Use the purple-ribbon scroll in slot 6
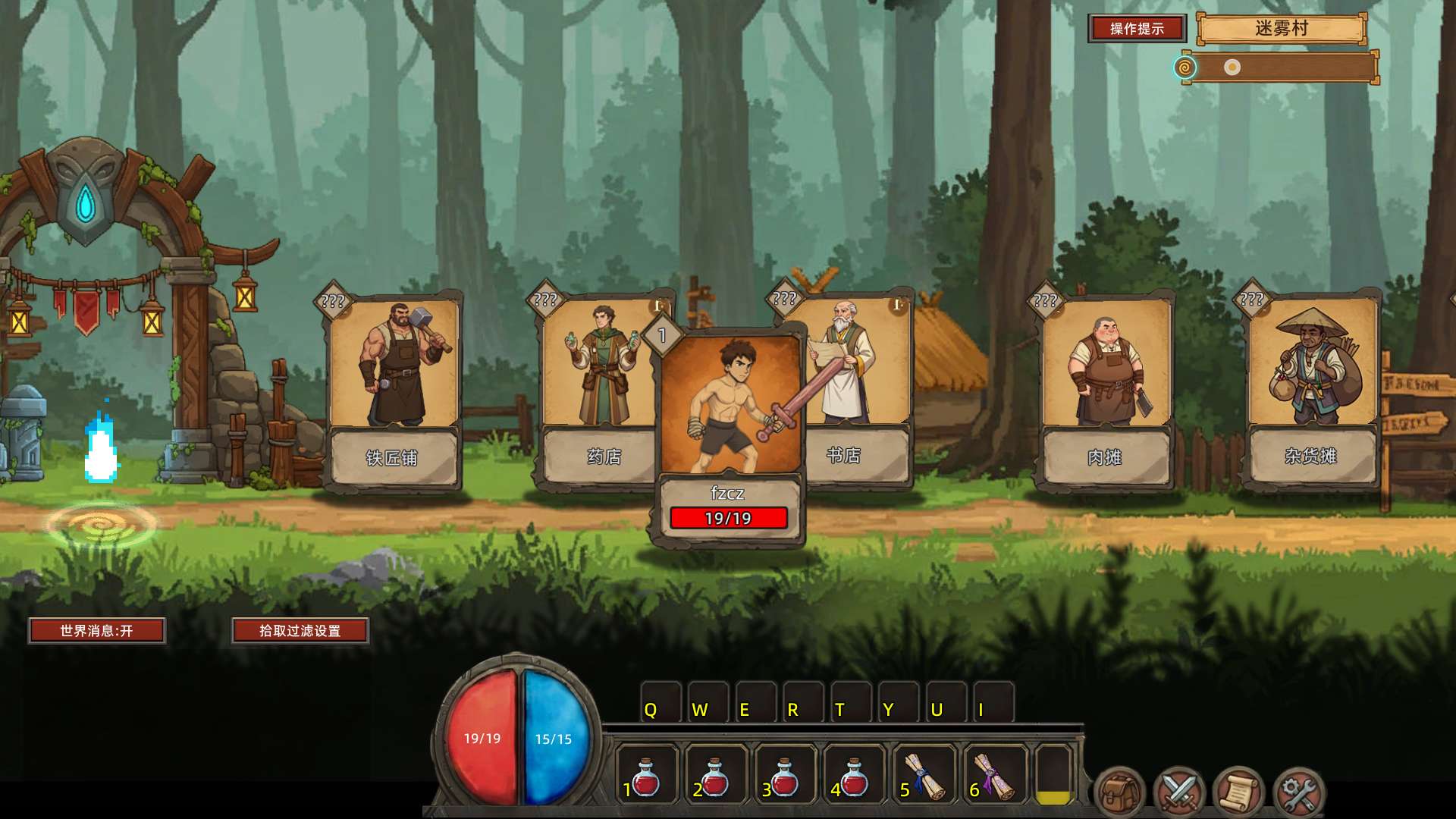Image resolution: width=1456 pixels, height=819 pixels. 994,775
